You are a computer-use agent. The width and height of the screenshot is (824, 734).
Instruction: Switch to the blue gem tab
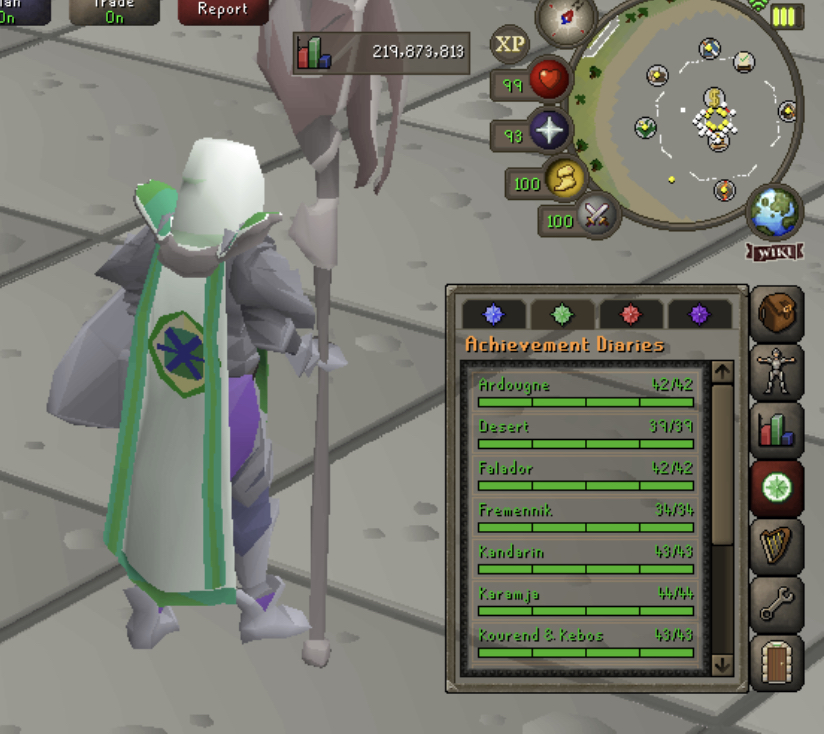click(x=493, y=314)
